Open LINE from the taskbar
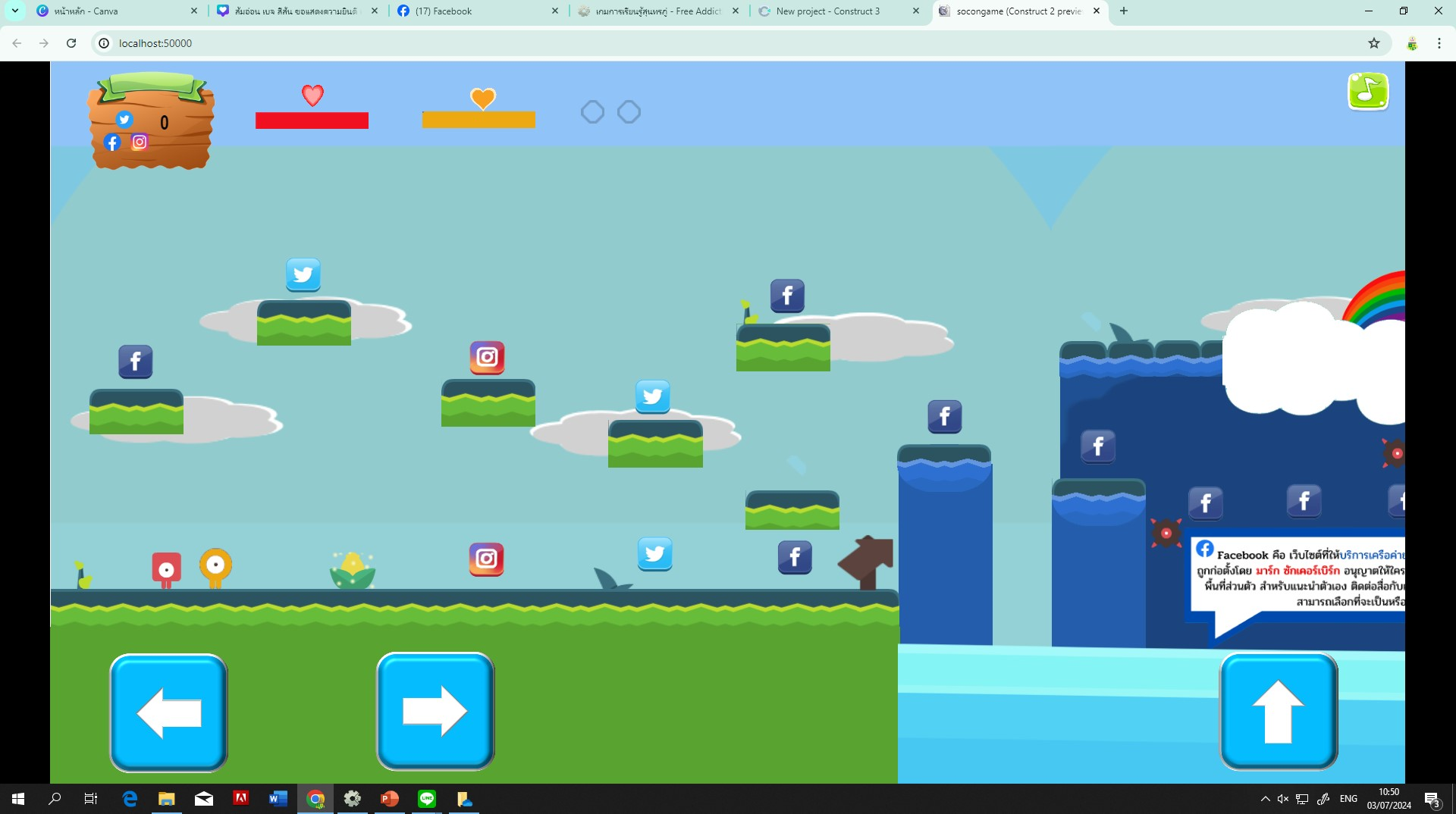This screenshot has height=814, width=1456. (x=427, y=798)
